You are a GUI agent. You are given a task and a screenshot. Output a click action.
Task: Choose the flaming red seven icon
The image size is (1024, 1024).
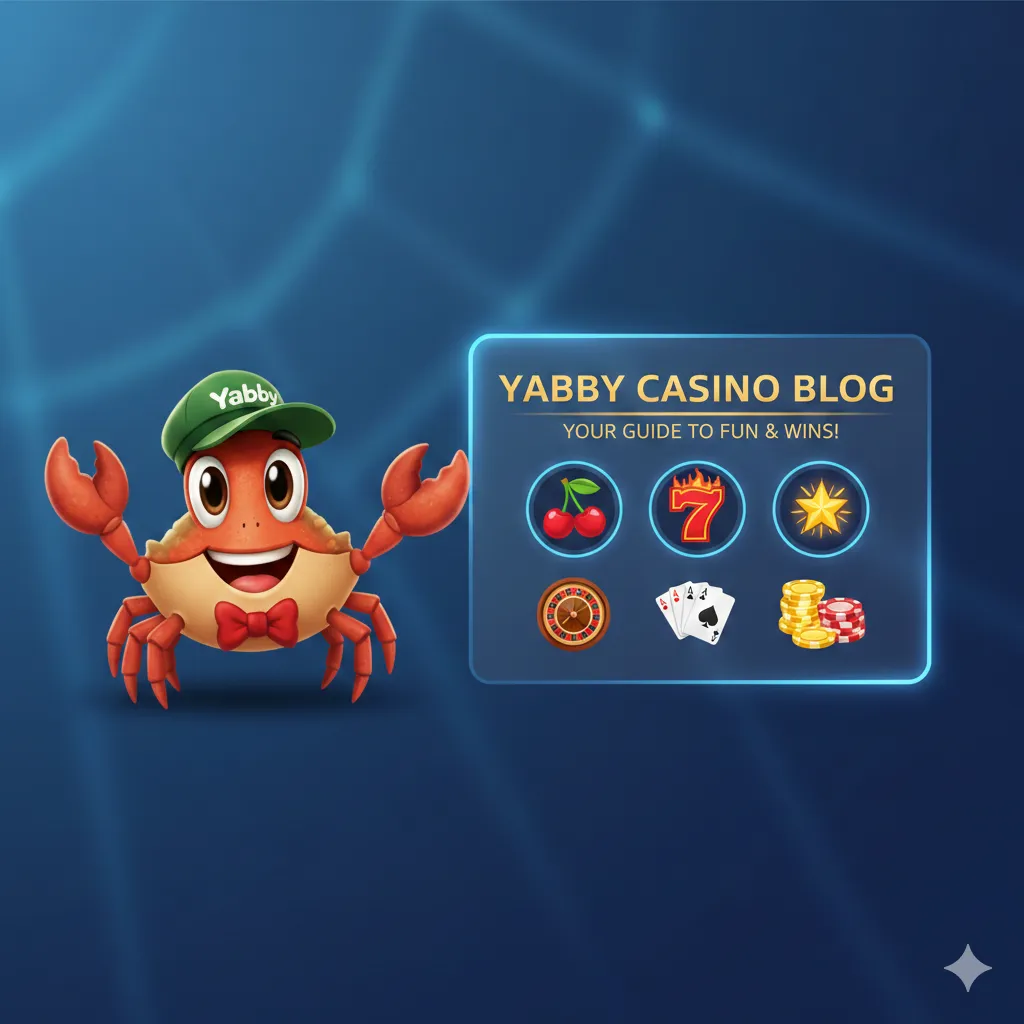[697, 510]
